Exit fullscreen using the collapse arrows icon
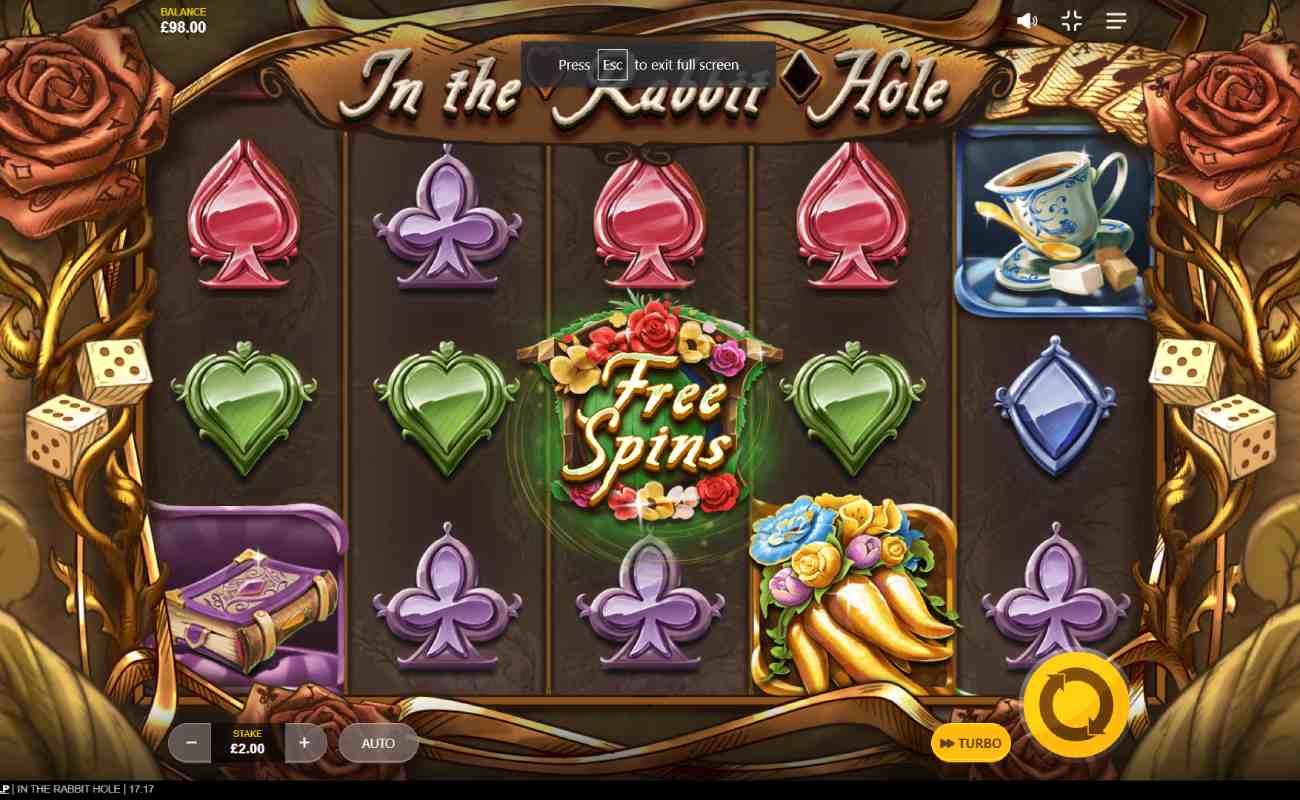The height and width of the screenshot is (800, 1300). click(1071, 20)
